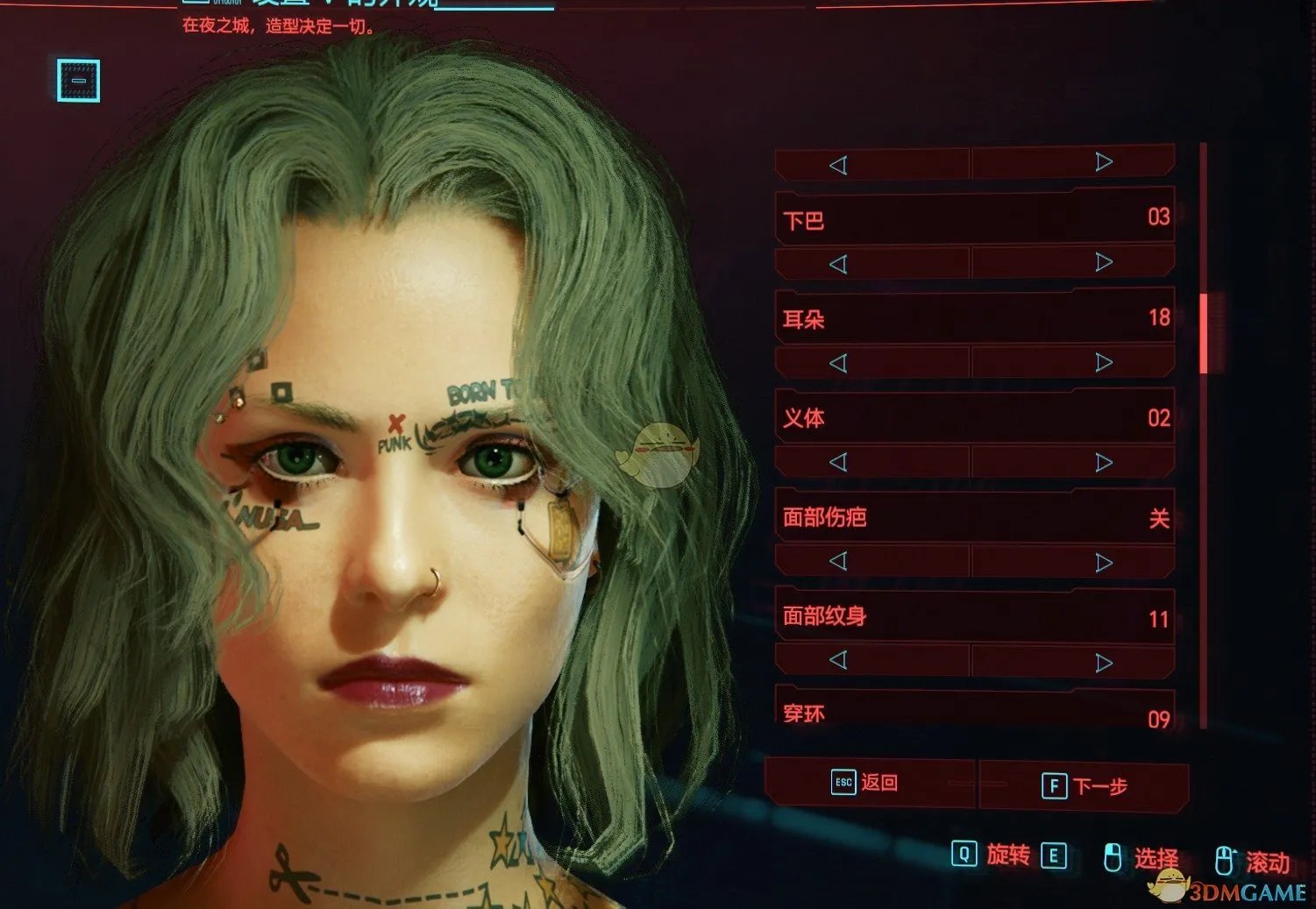1316x909 pixels.
Task: Click the right arrow under 面部伤疤 (facial scars)
Action: 1104,562
